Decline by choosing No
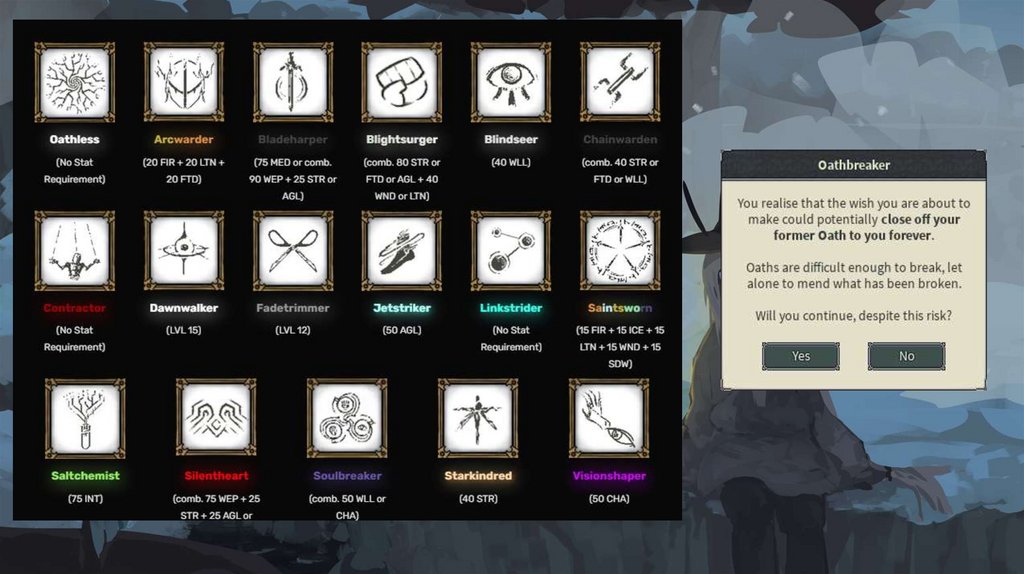The width and height of the screenshot is (1024, 574). click(906, 356)
